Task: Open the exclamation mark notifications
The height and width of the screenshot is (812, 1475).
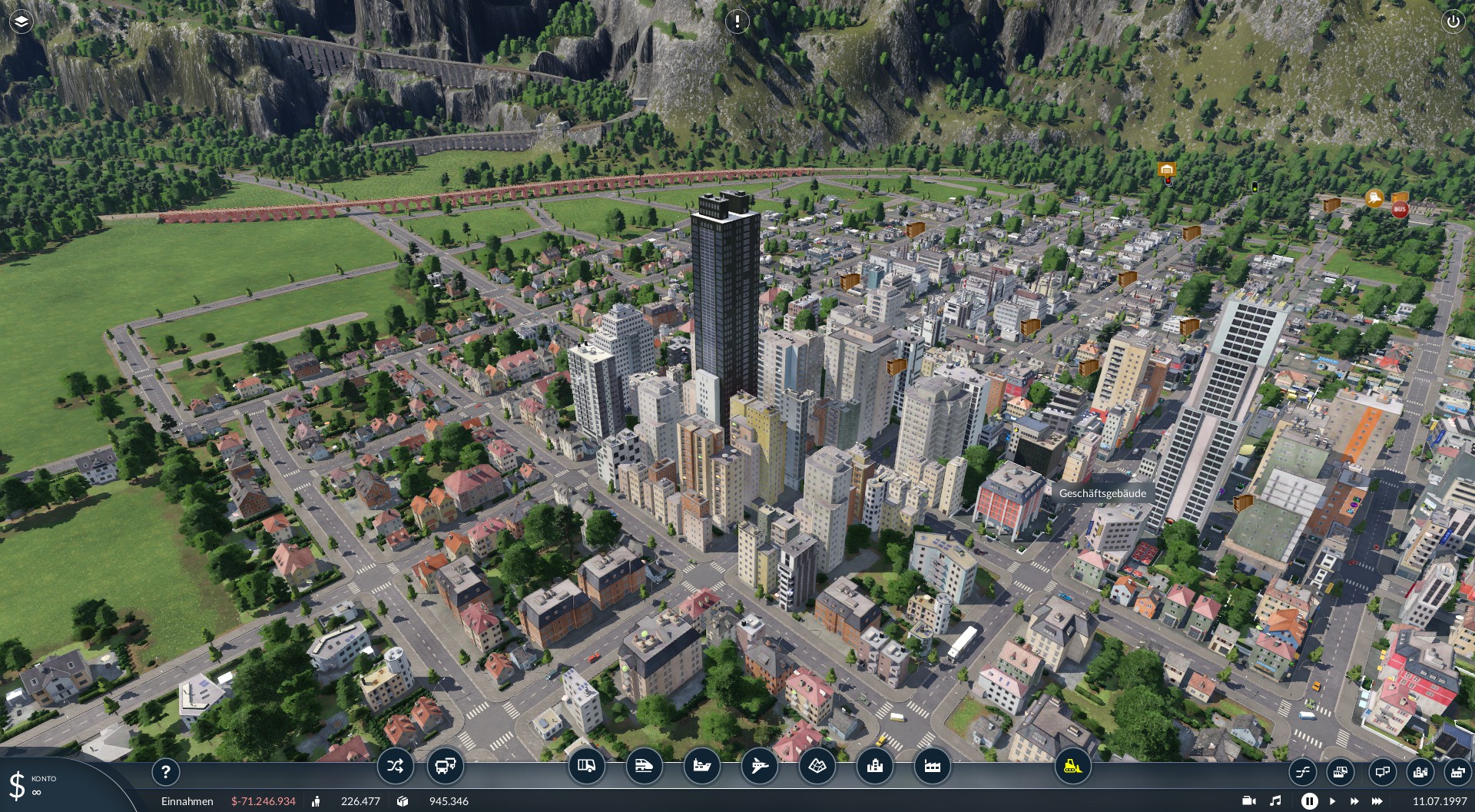Action: (737, 22)
